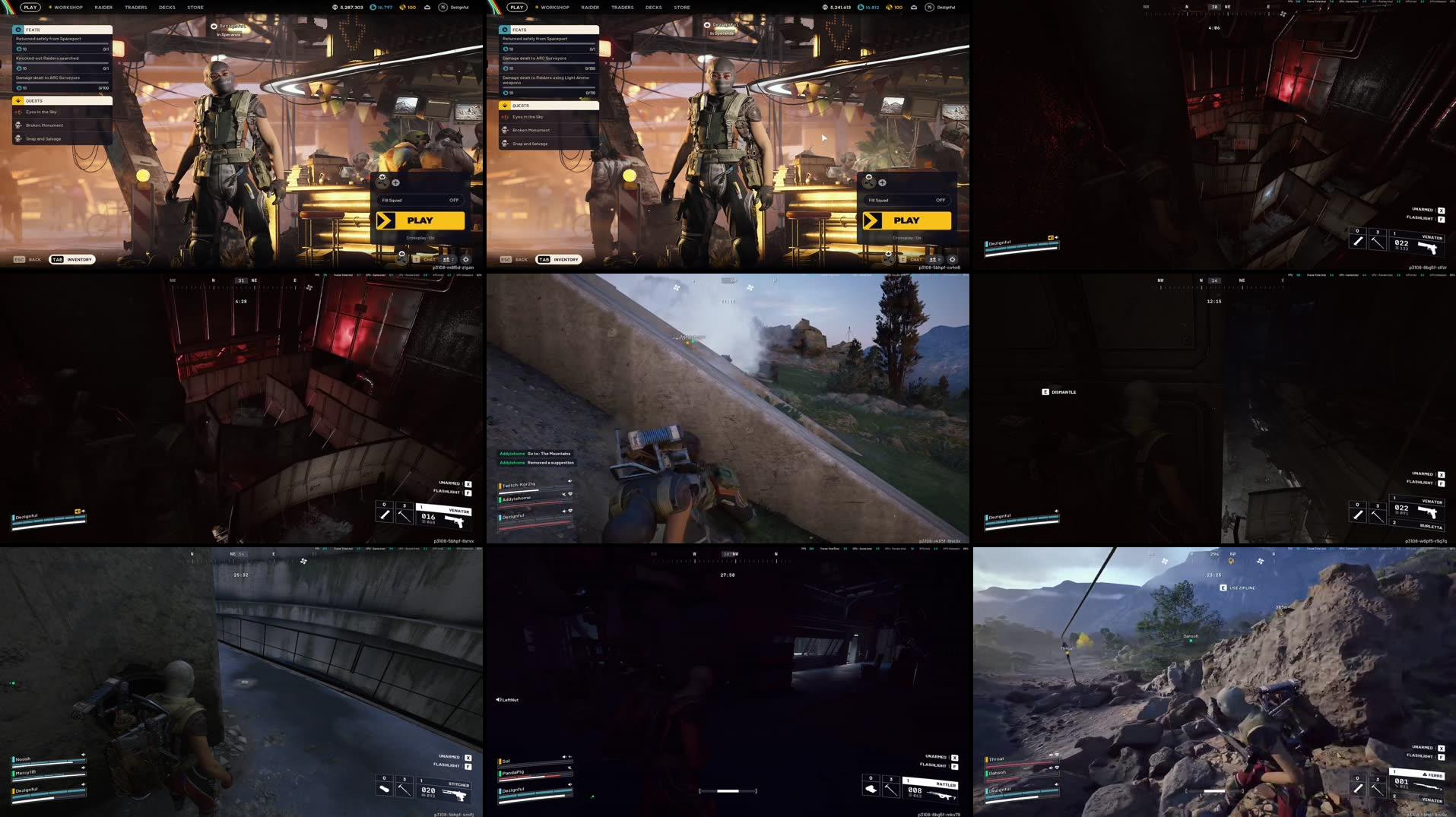The image size is (1456, 817).
Task: Click the level 75 player badge
Action: tap(443, 7)
